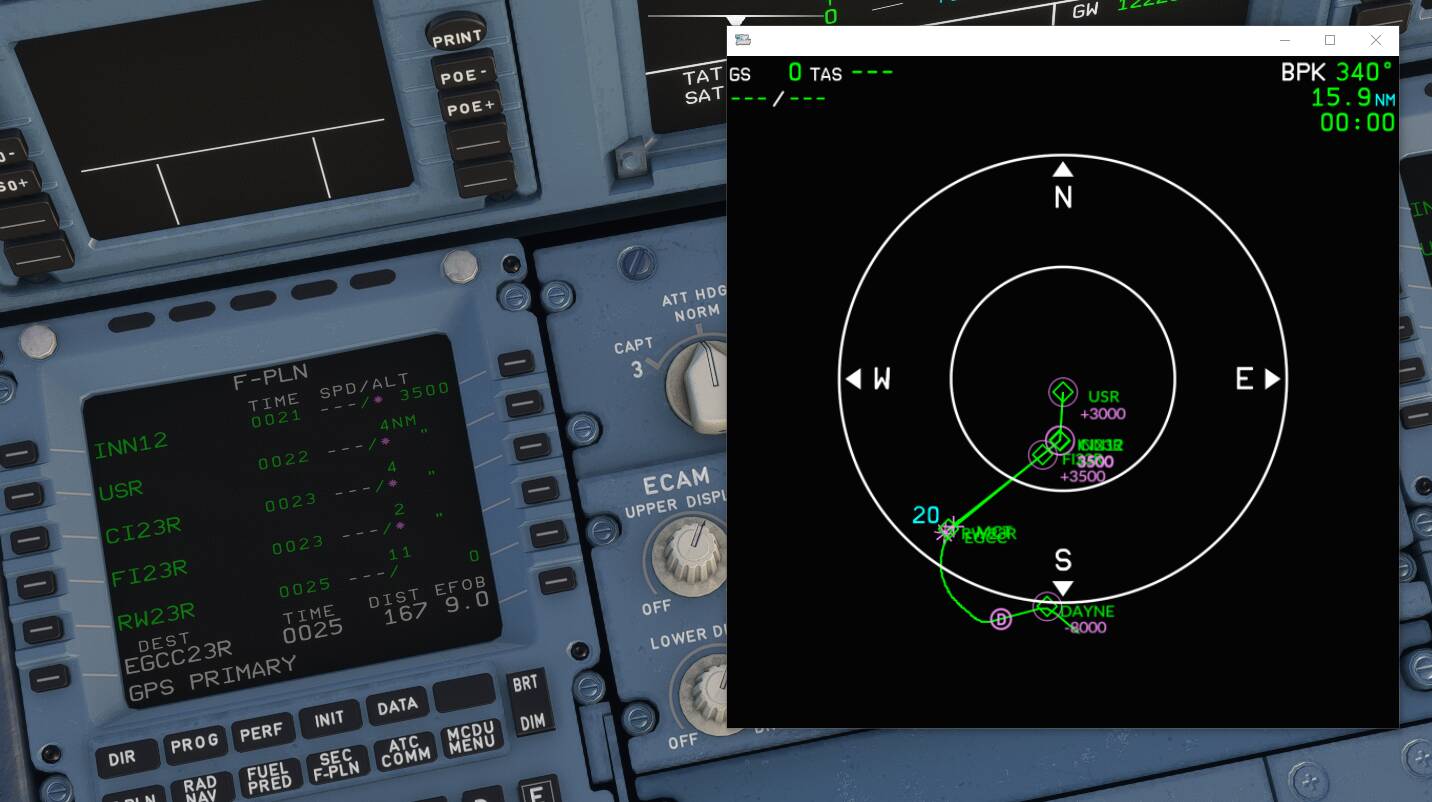The width and height of the screenshot is (1432, 802).
Task: Open the RAD NAV page
Action: coord(200,790)
